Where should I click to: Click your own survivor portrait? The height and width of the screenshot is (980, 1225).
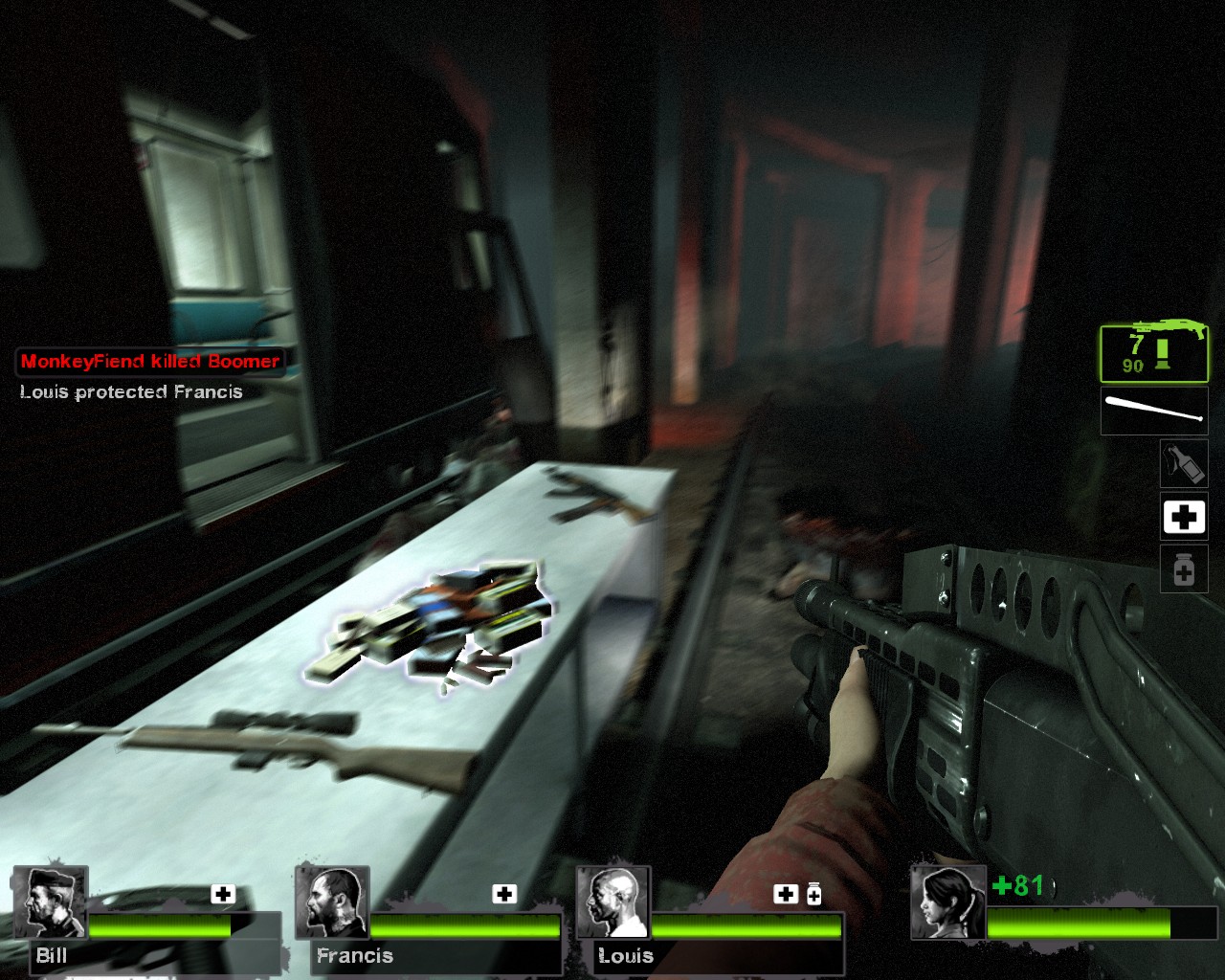pos(947,902)
